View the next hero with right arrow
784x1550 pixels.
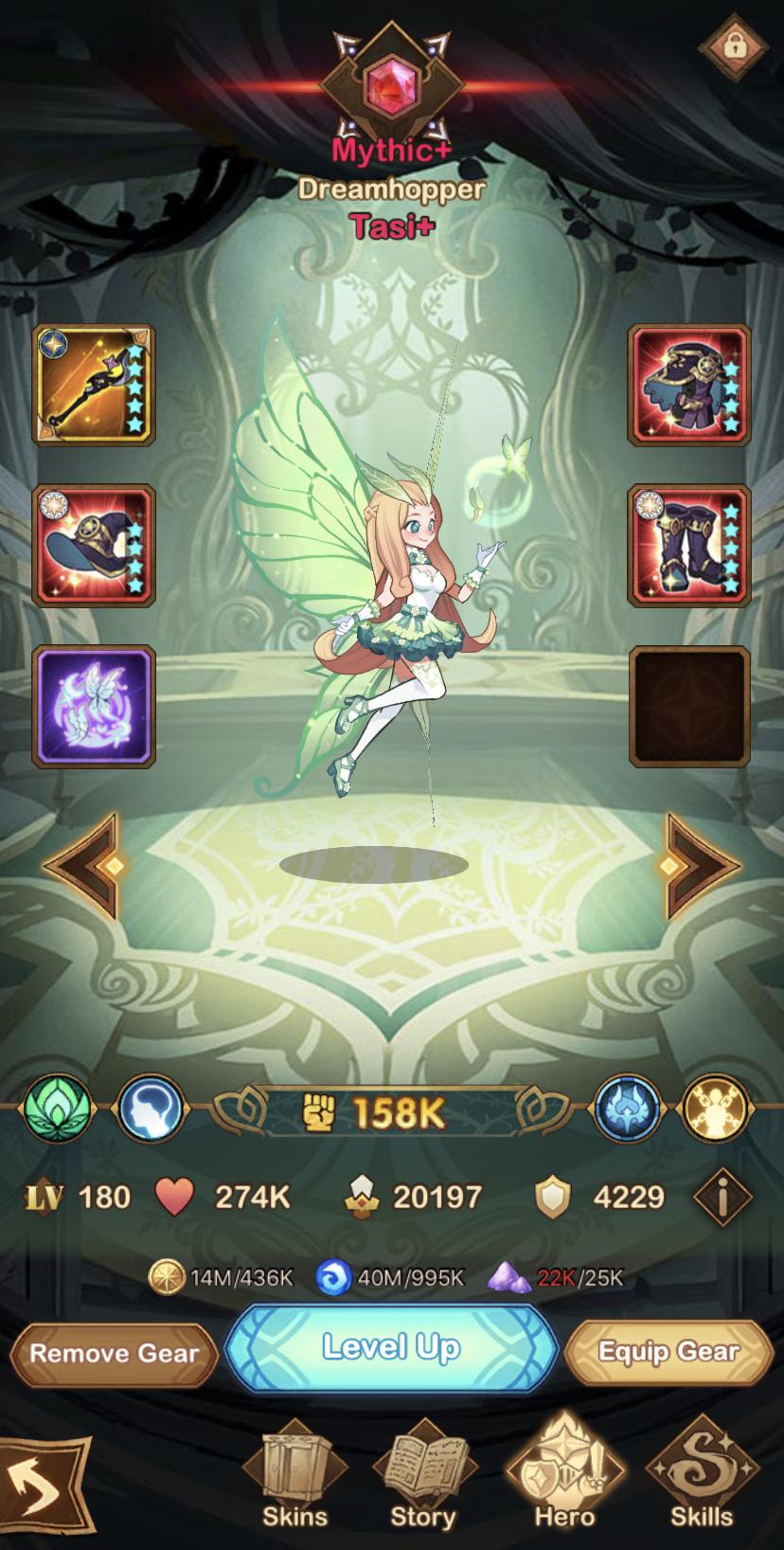(701, 865)
